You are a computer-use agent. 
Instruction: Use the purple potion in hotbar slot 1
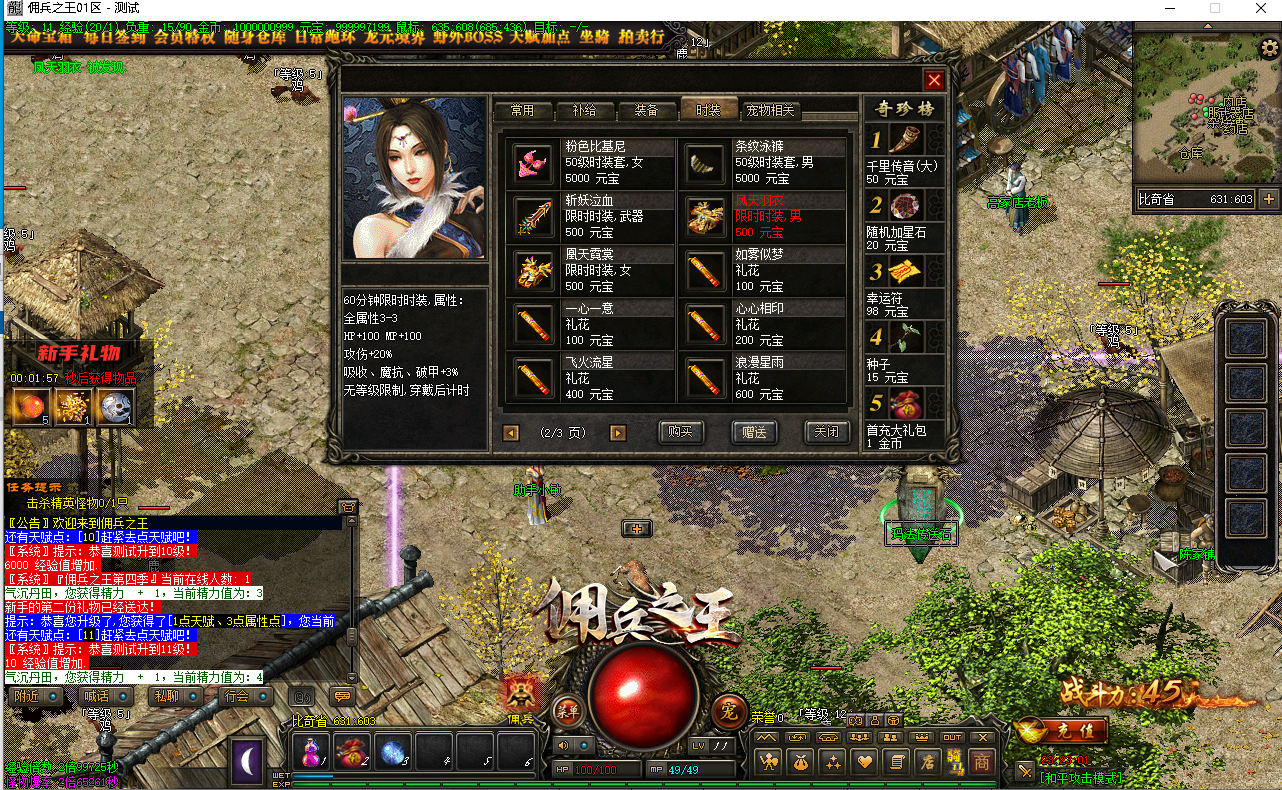pos(312,750)
